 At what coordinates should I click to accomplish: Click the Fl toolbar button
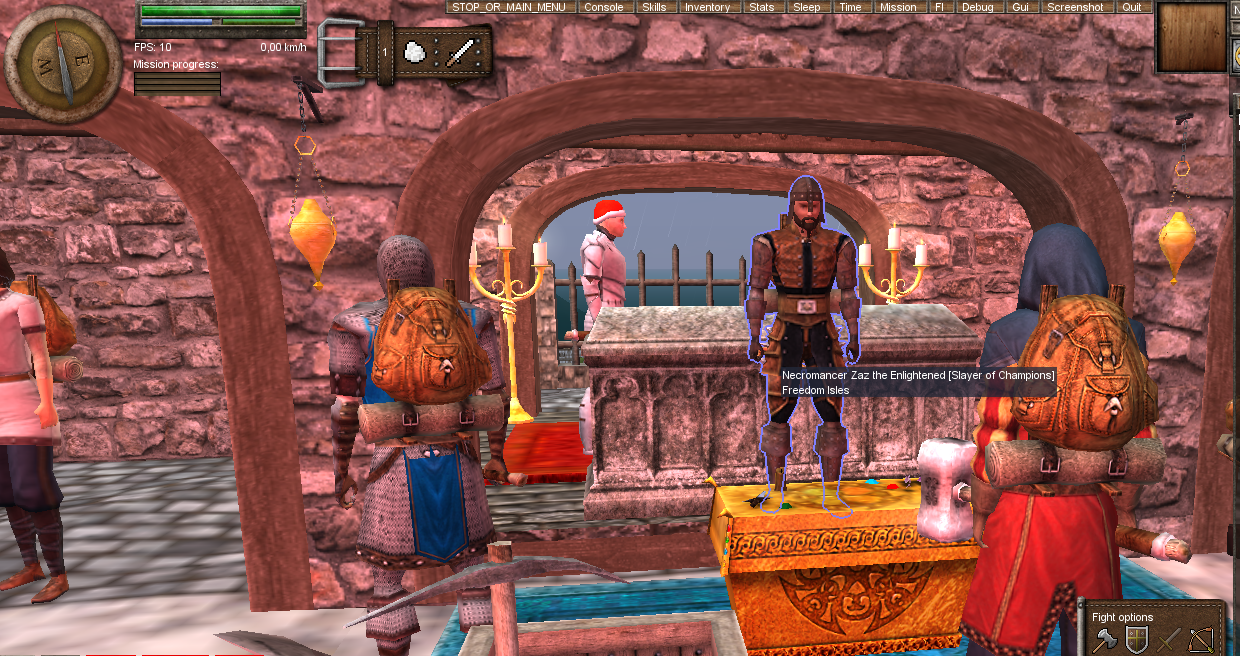click(938, 7)
